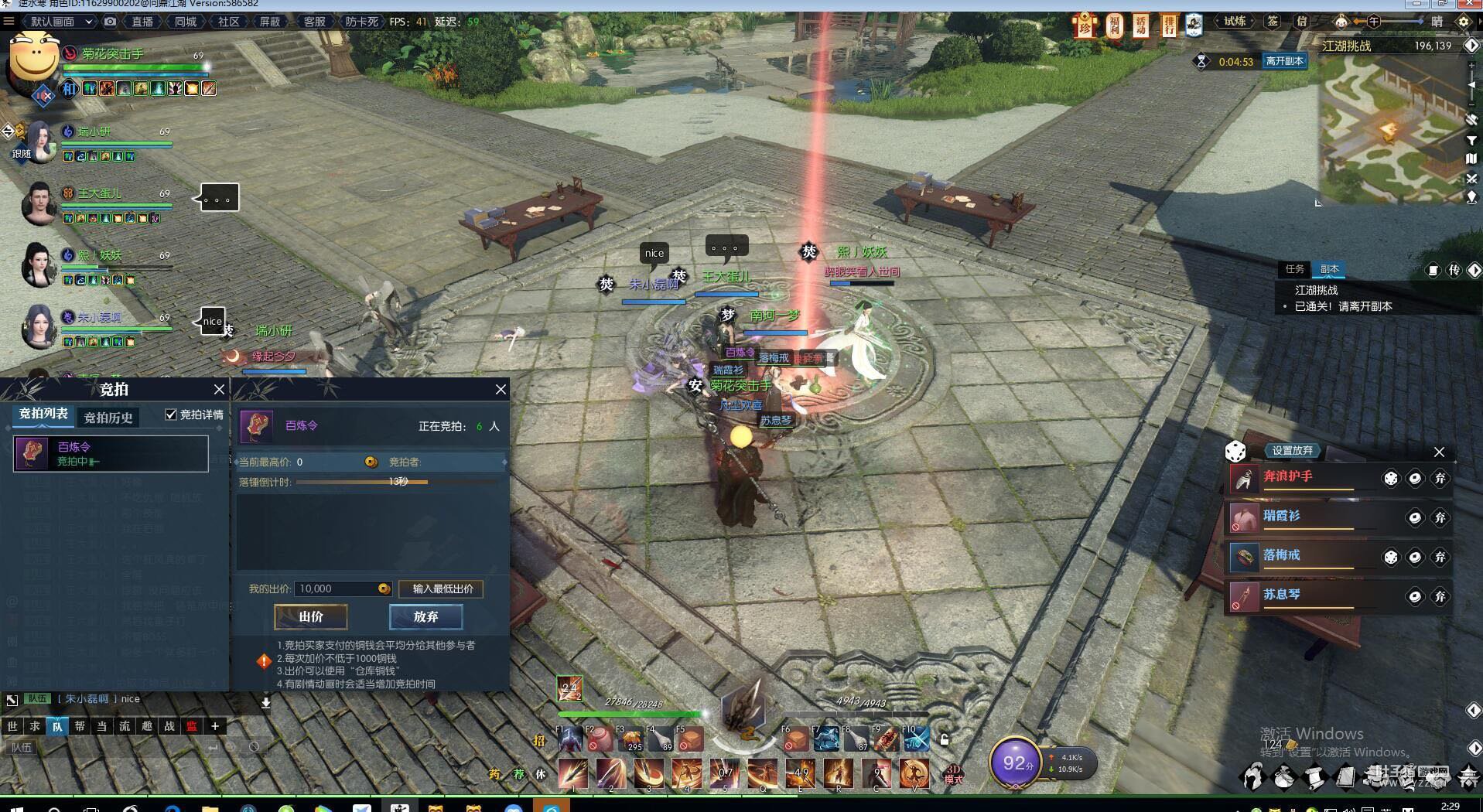Place bid with the 出价 button
This screenshot has height=812, width=1483.
coord(310,616)
